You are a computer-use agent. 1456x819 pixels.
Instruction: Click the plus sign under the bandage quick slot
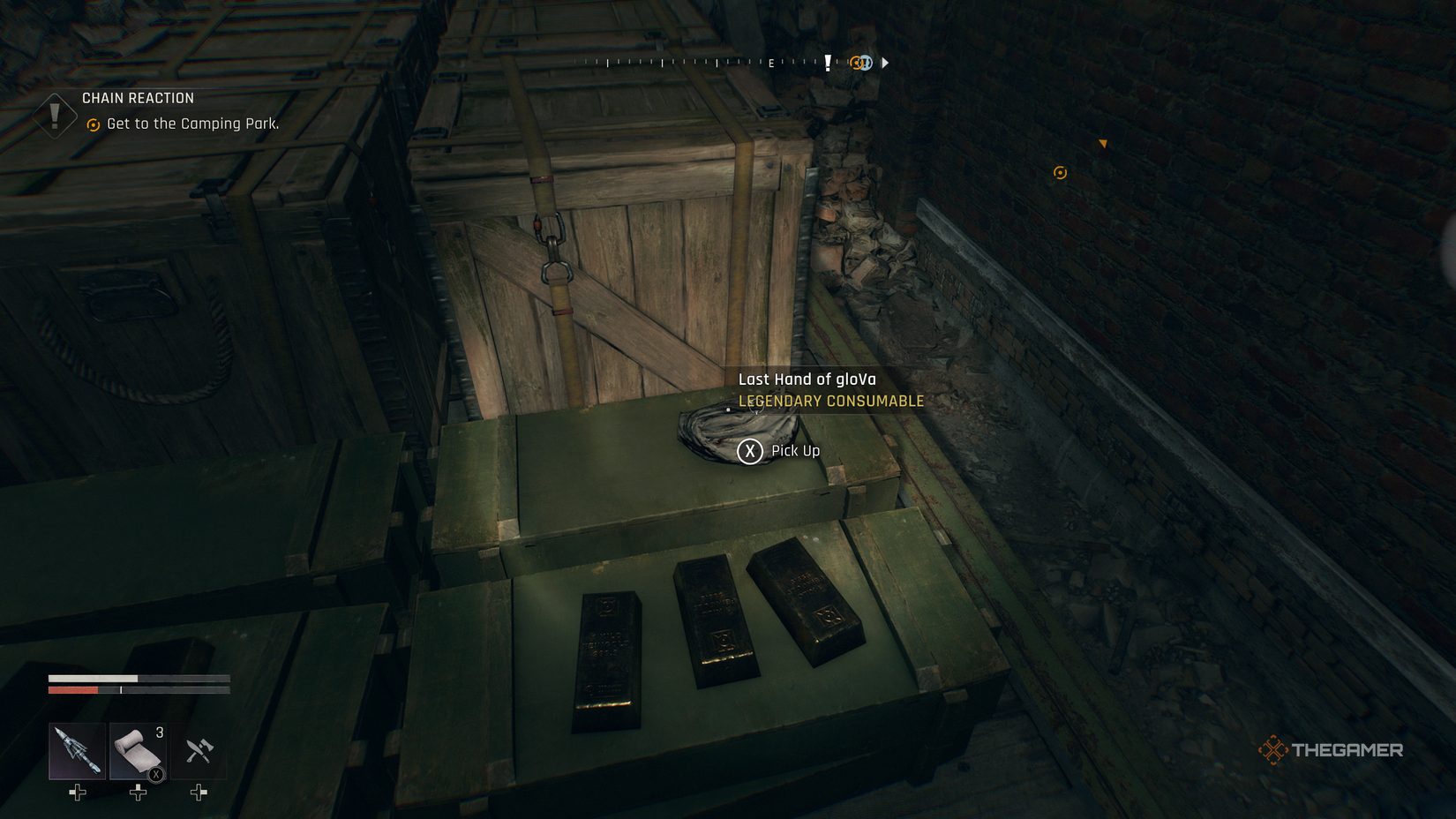(137, 793)
